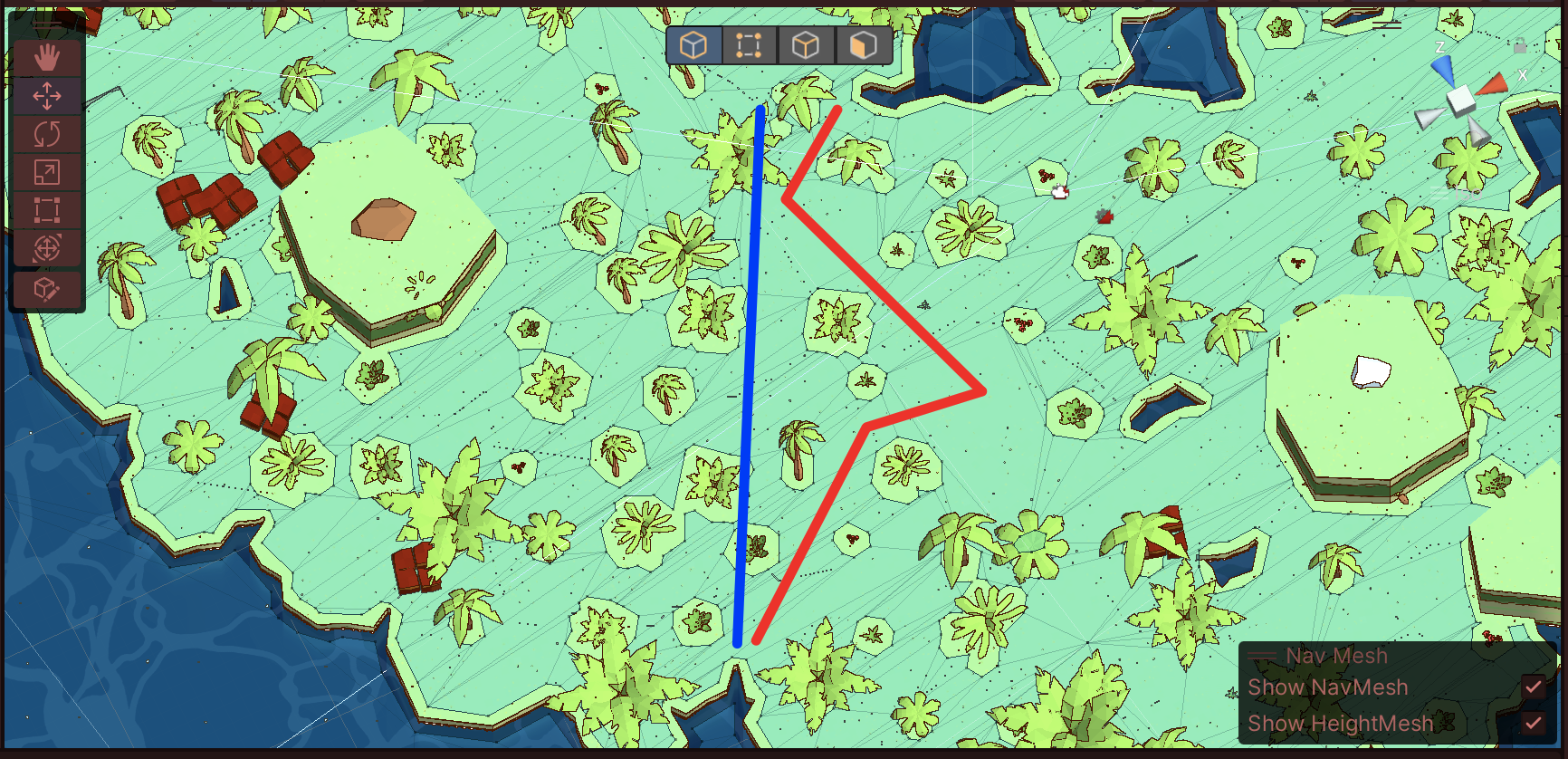The width and height of the screenshot is (1568, 759).
Task: Open the custom editor tools icon
Action: (x=47, y=290)
